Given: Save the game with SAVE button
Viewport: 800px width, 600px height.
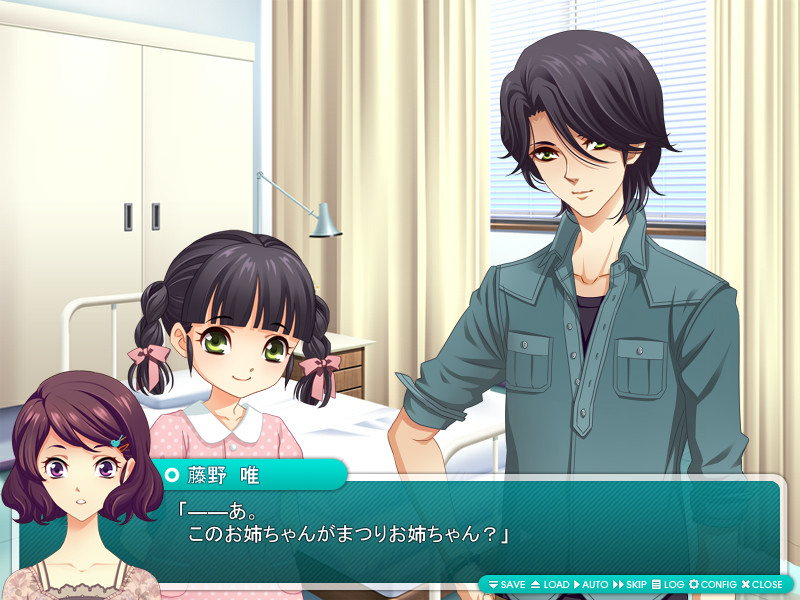Looking at the screenshot, I should coord(507,584).
